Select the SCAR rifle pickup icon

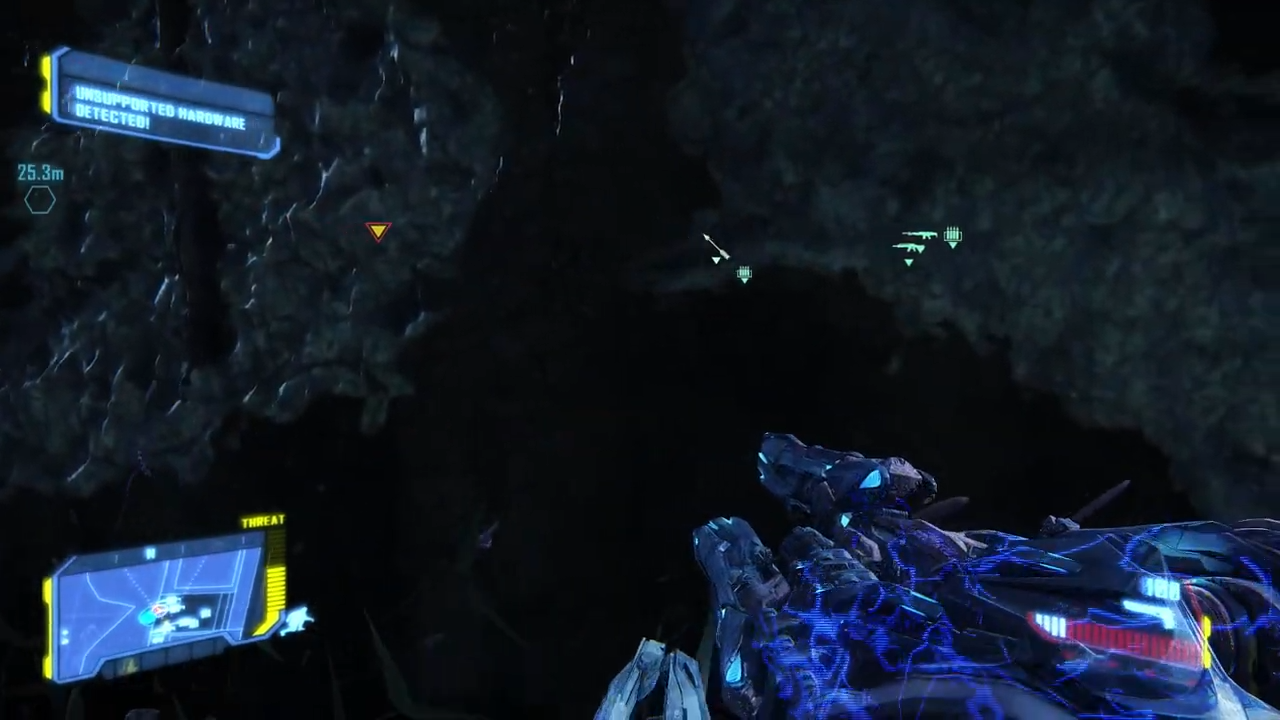[919, 235]
